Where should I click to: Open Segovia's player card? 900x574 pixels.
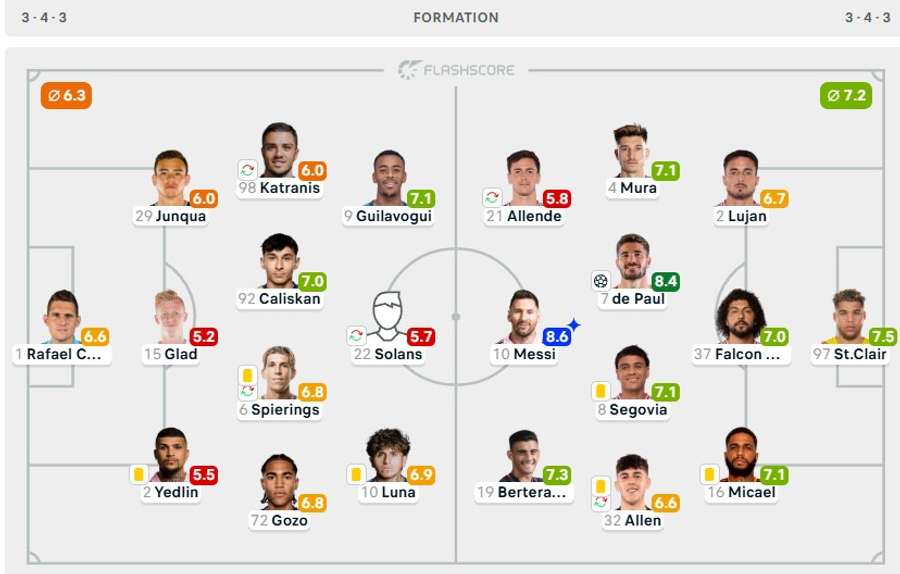click(x=632, y=372)
